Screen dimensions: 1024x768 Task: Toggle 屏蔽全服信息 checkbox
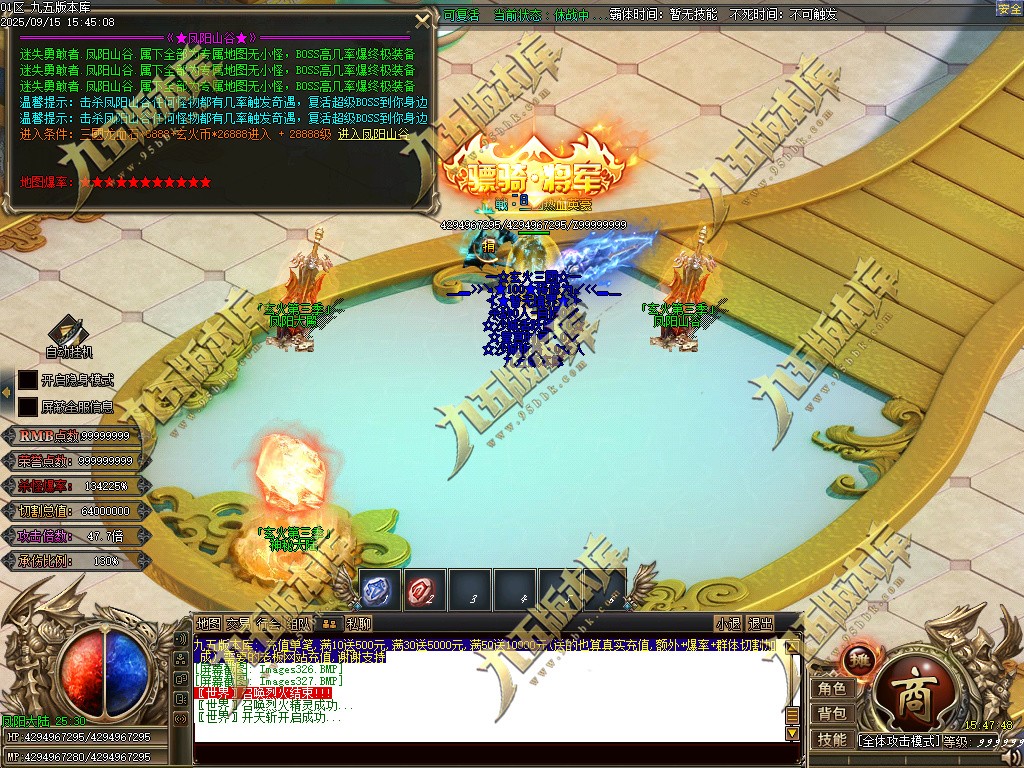pos(28,407)
